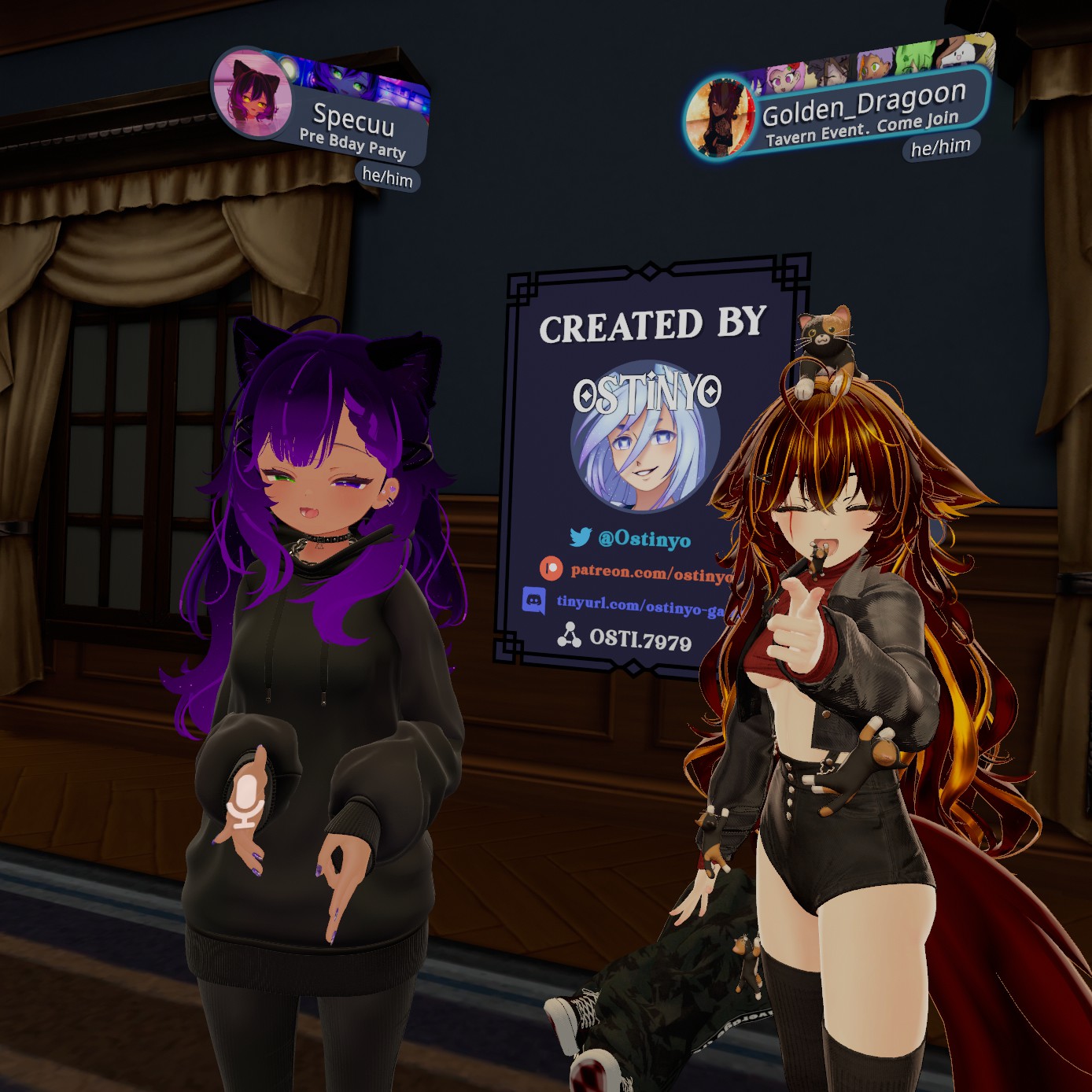Toggle the pink microphone icon
Image resolution: width=1092 pixels, height=1092 pixels.
pyautogui.click(x=246, y=800)
